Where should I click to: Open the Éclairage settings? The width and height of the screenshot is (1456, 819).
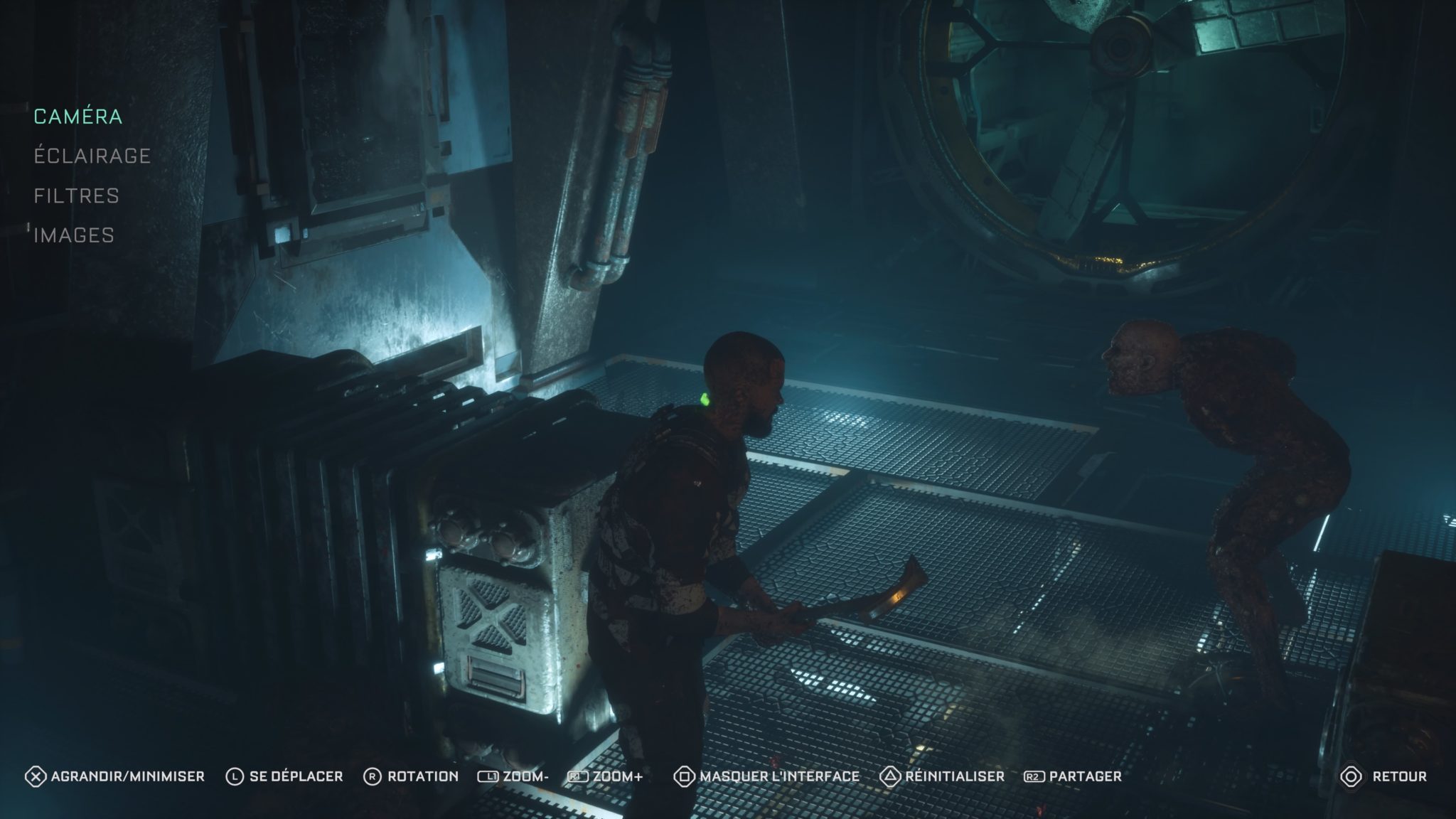pyautogui.click(x=92, y=156)
